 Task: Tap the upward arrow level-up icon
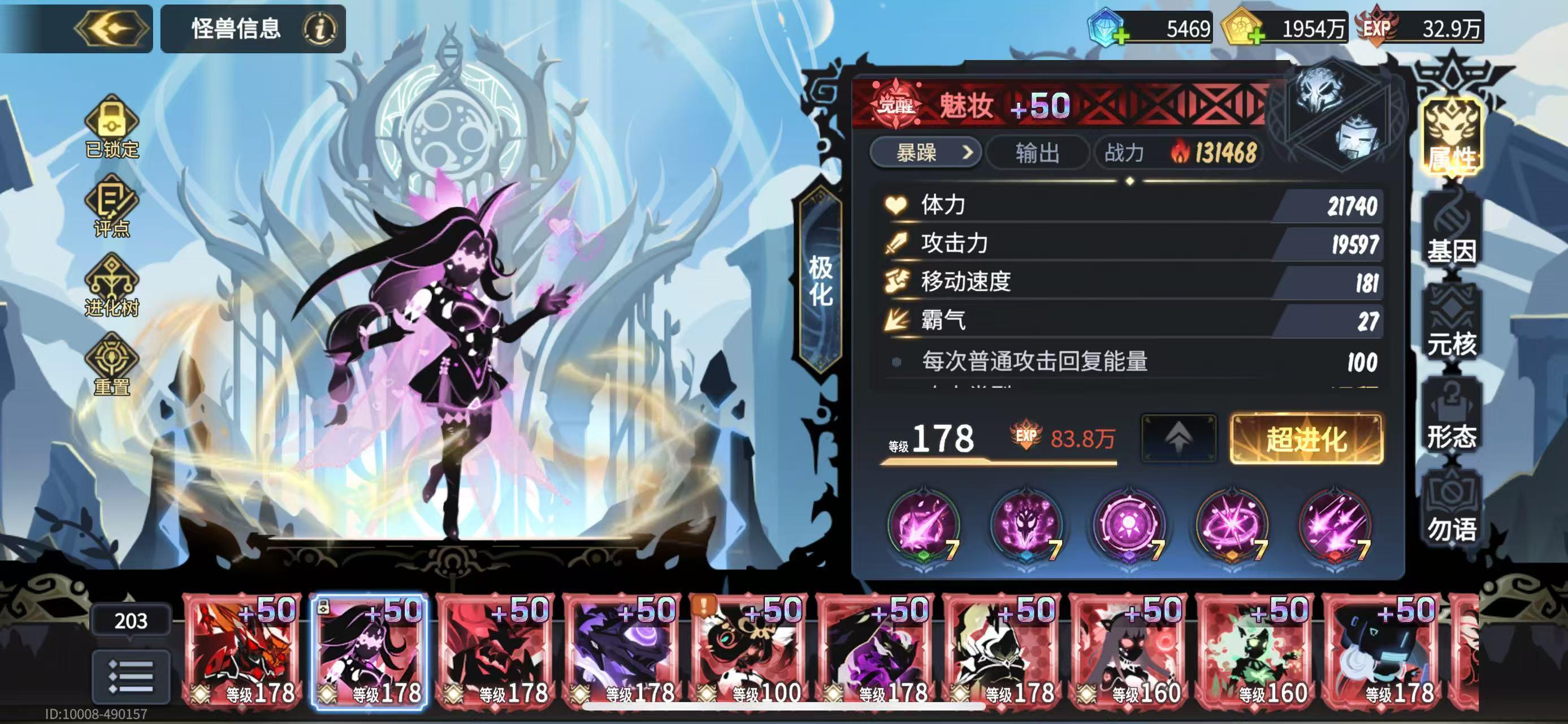(x=1179, y=436)
